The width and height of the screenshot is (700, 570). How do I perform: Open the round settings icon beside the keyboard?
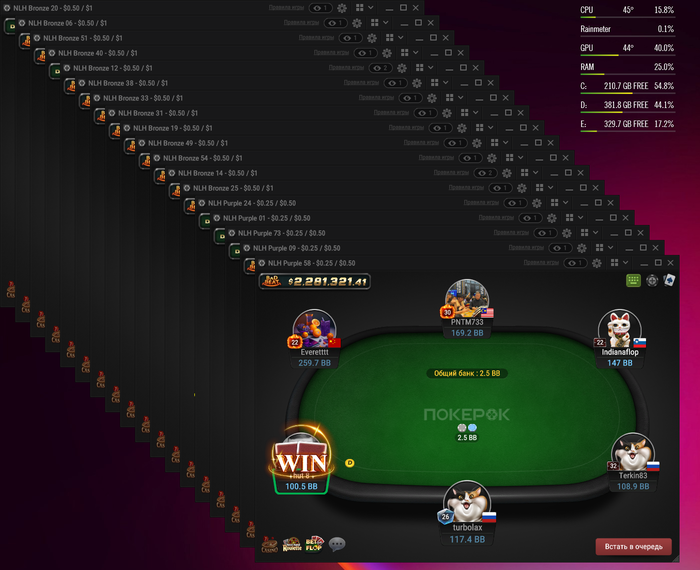[x=652, y=281]
